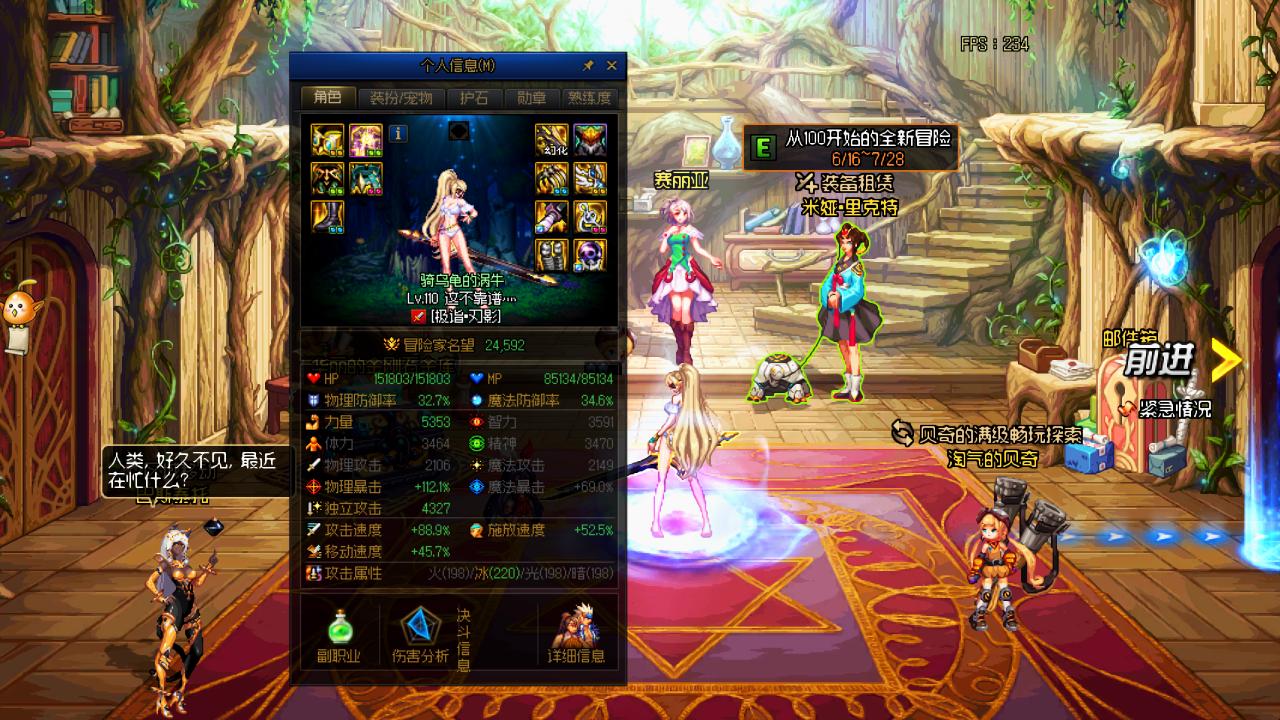Image resolution: width=1280 pixels, height=720 pixels.
Task: Click the blue info "i" icon
Action: [398, 133]
